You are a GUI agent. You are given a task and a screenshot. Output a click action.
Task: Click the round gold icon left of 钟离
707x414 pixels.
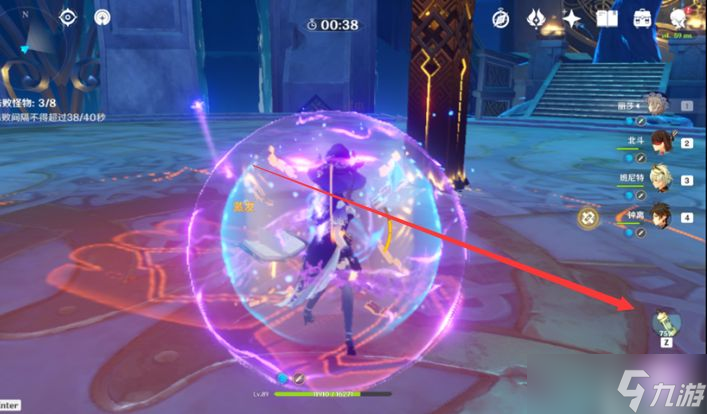tap(589, 216)
